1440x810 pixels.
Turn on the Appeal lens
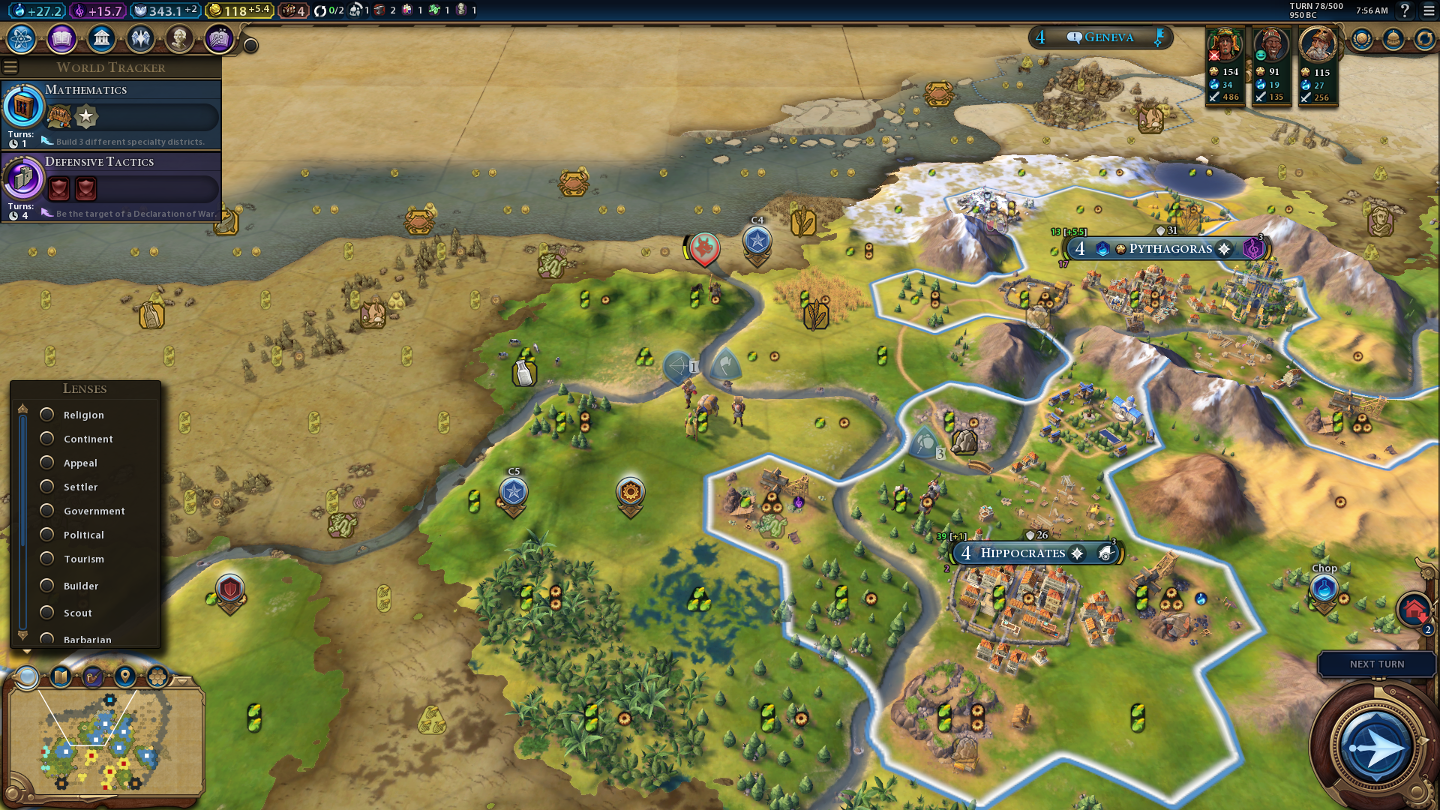coord(47,463)
